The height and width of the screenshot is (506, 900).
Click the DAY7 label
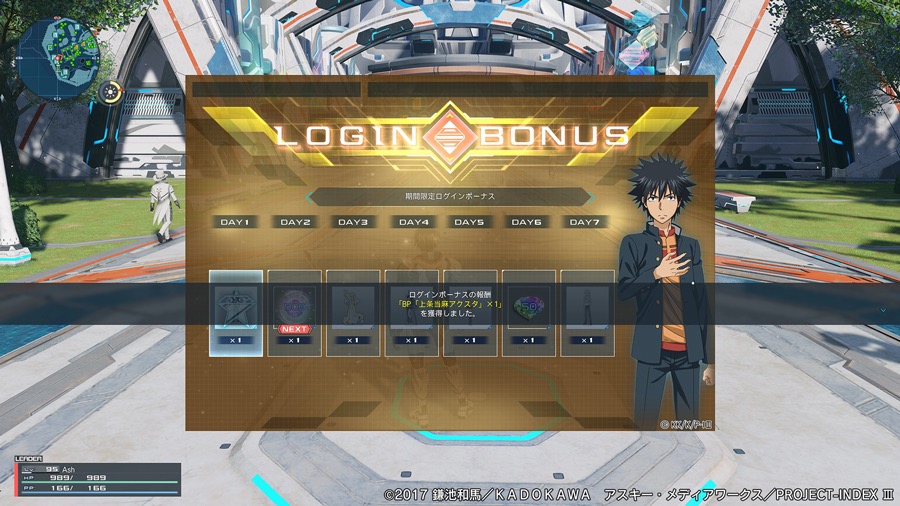587,222
